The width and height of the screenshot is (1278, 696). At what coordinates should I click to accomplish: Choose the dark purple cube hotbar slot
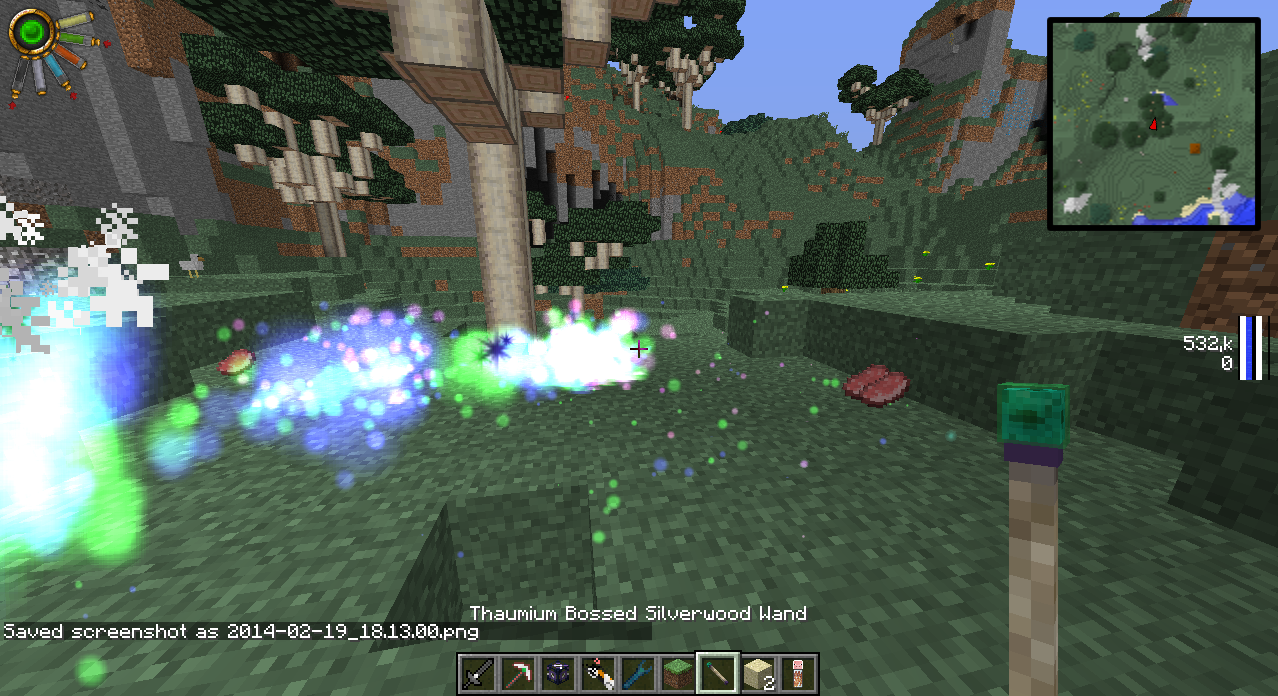click(x=558, y=674)
